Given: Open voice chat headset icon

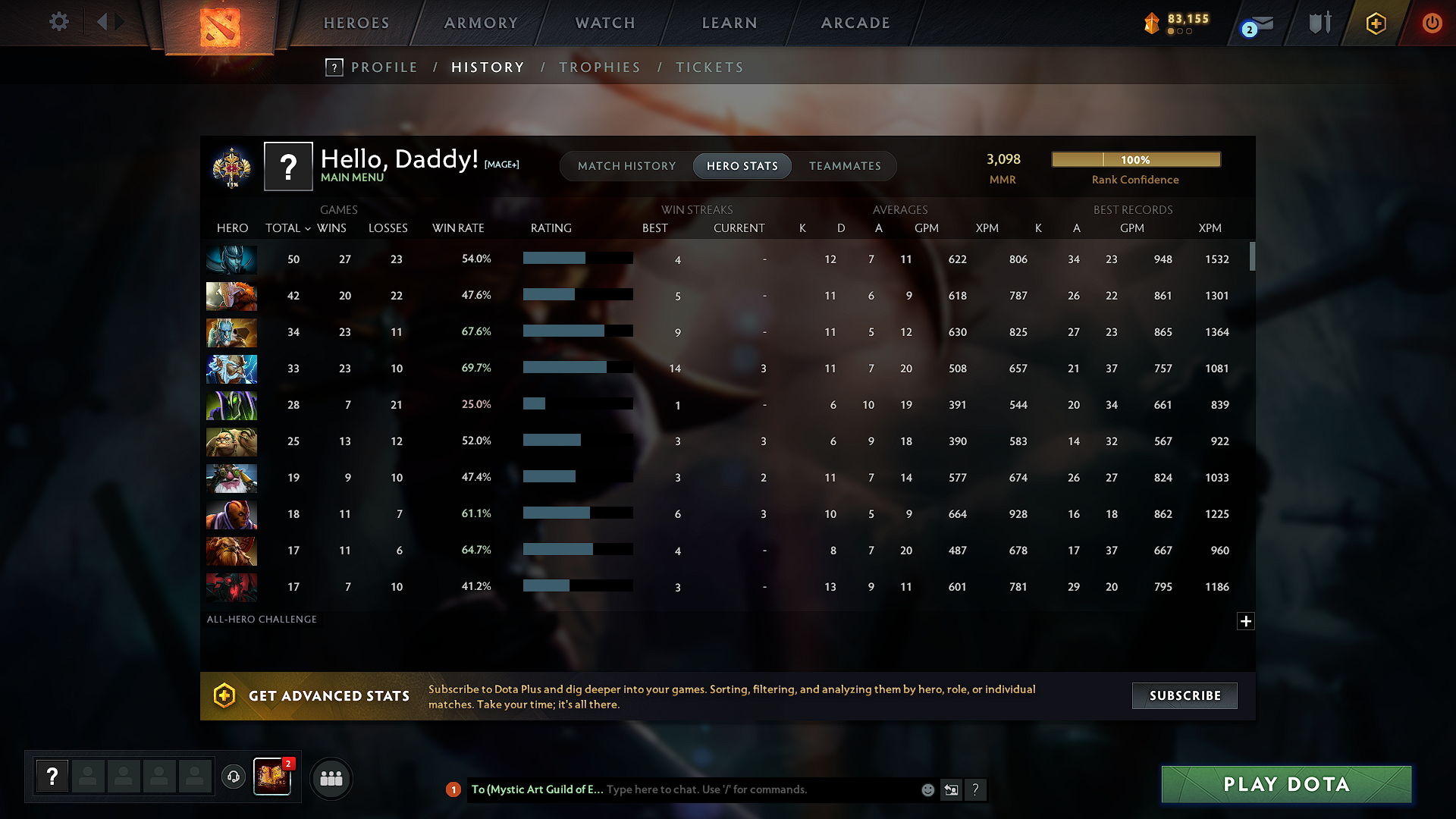Looking at the screenshot, I should [x=233, y=778].
